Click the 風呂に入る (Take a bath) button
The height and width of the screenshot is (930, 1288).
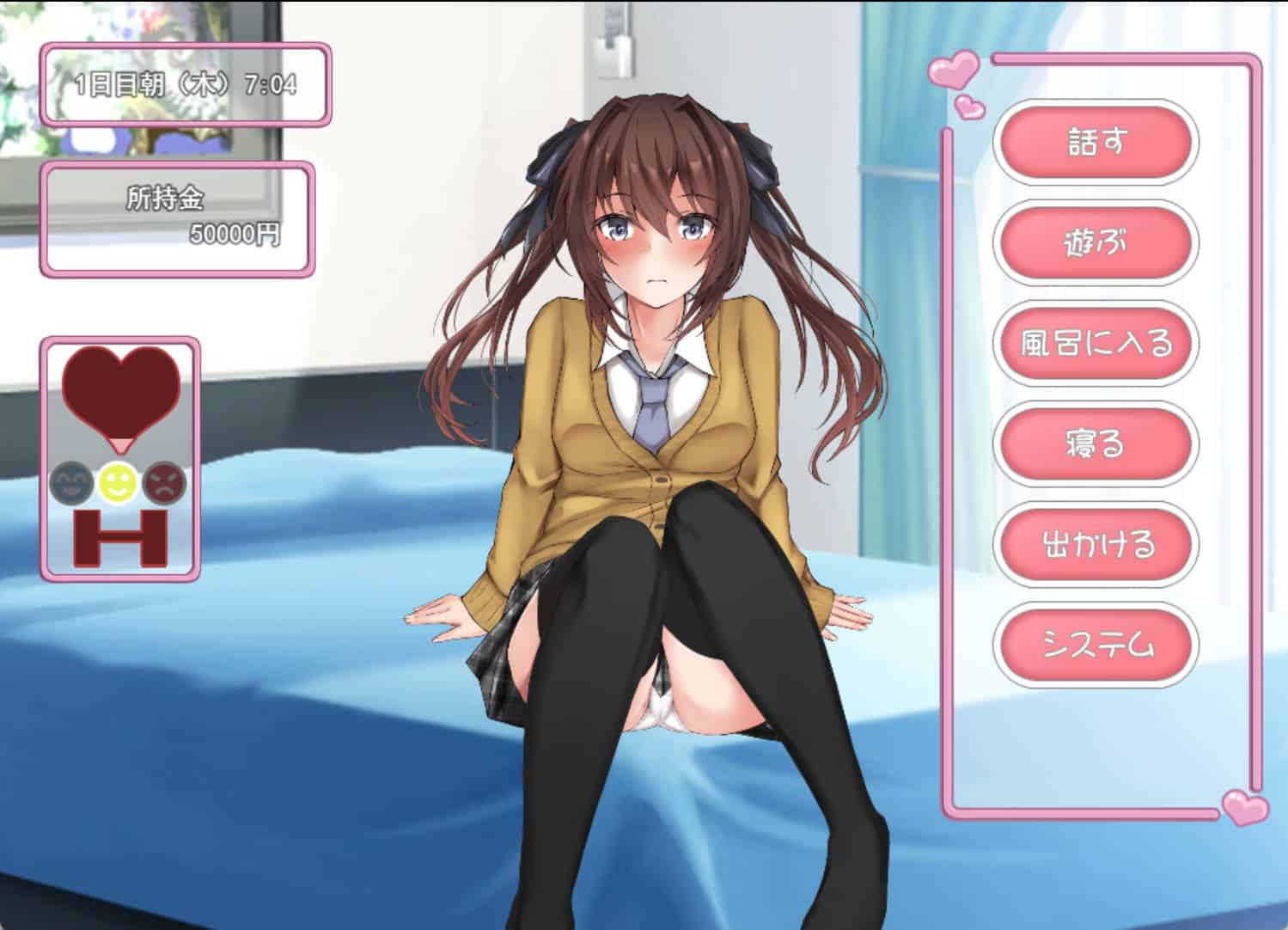(x=1096, y=343)
